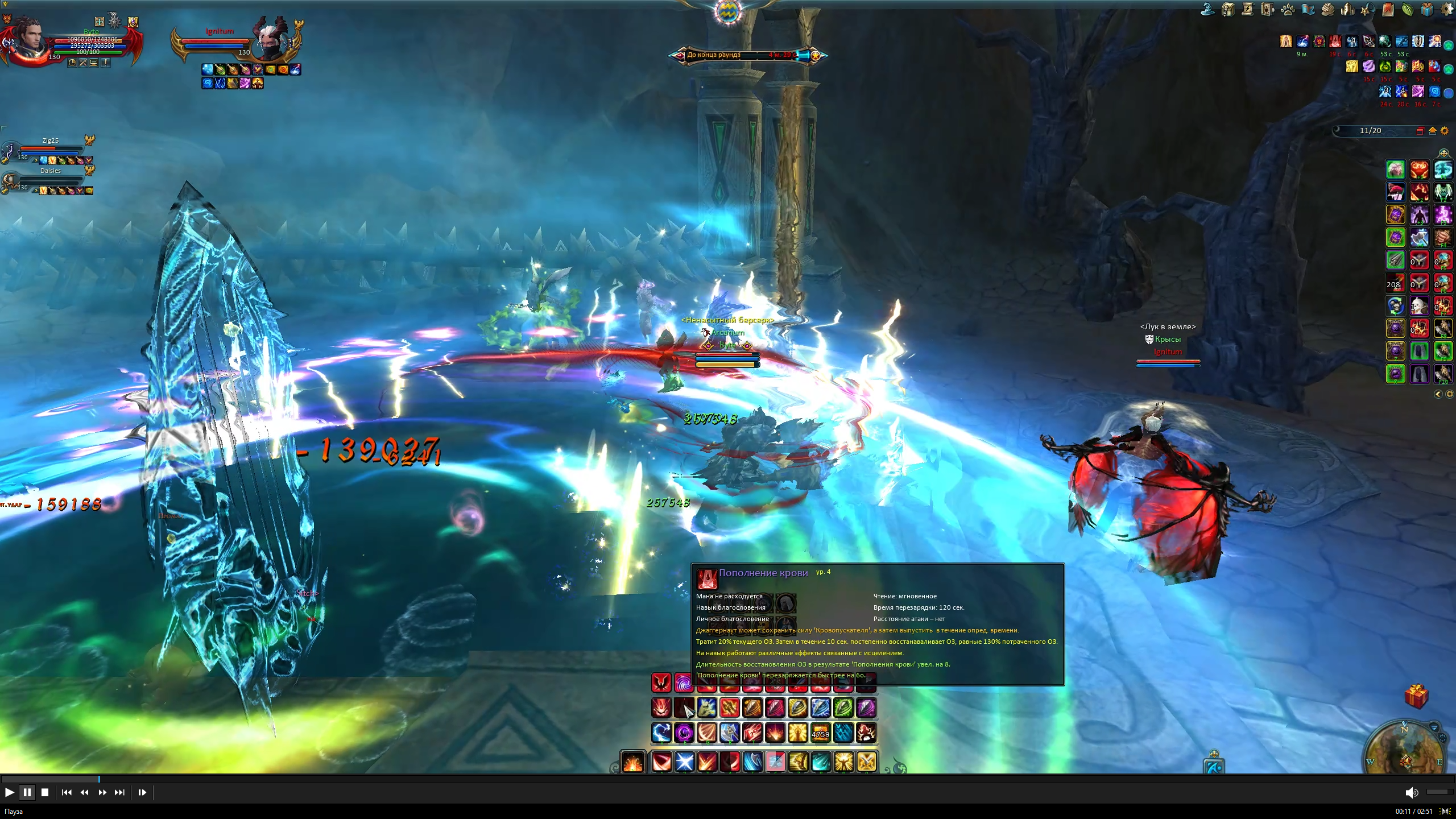
Task: Open the wizard hat menu icon
Action: pos(1207,10)
